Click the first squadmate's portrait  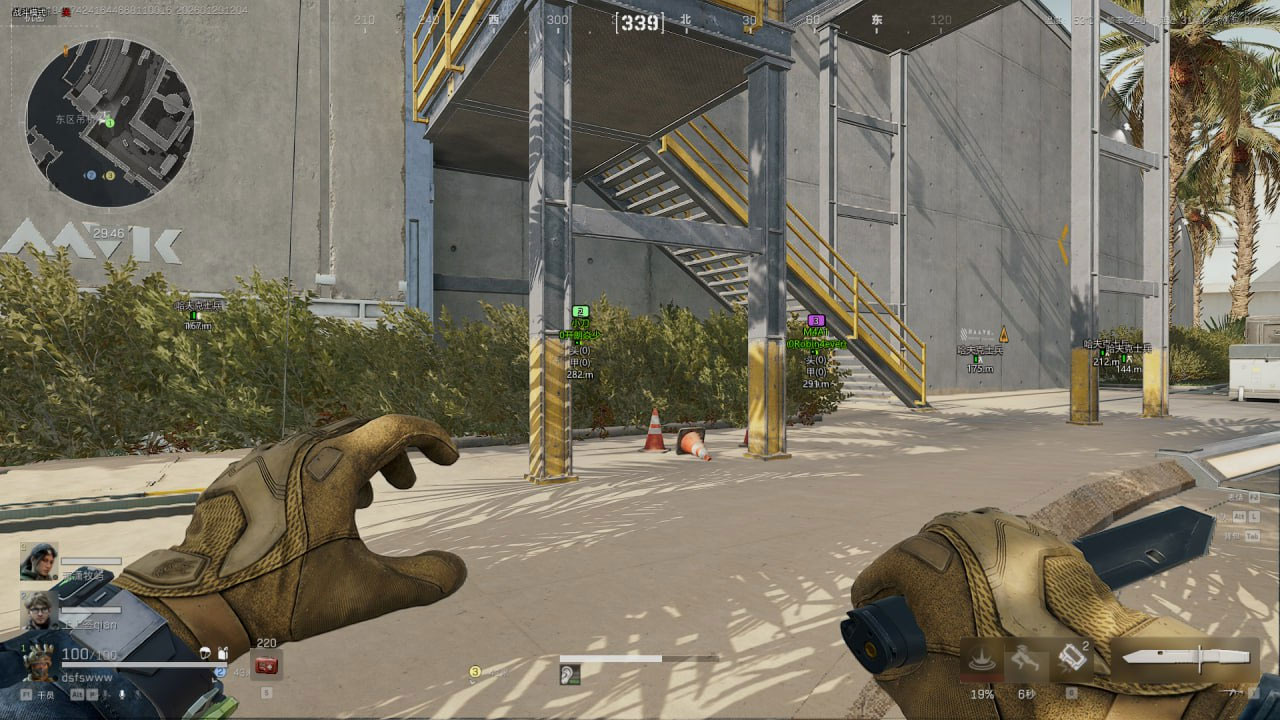pos(39,561)
